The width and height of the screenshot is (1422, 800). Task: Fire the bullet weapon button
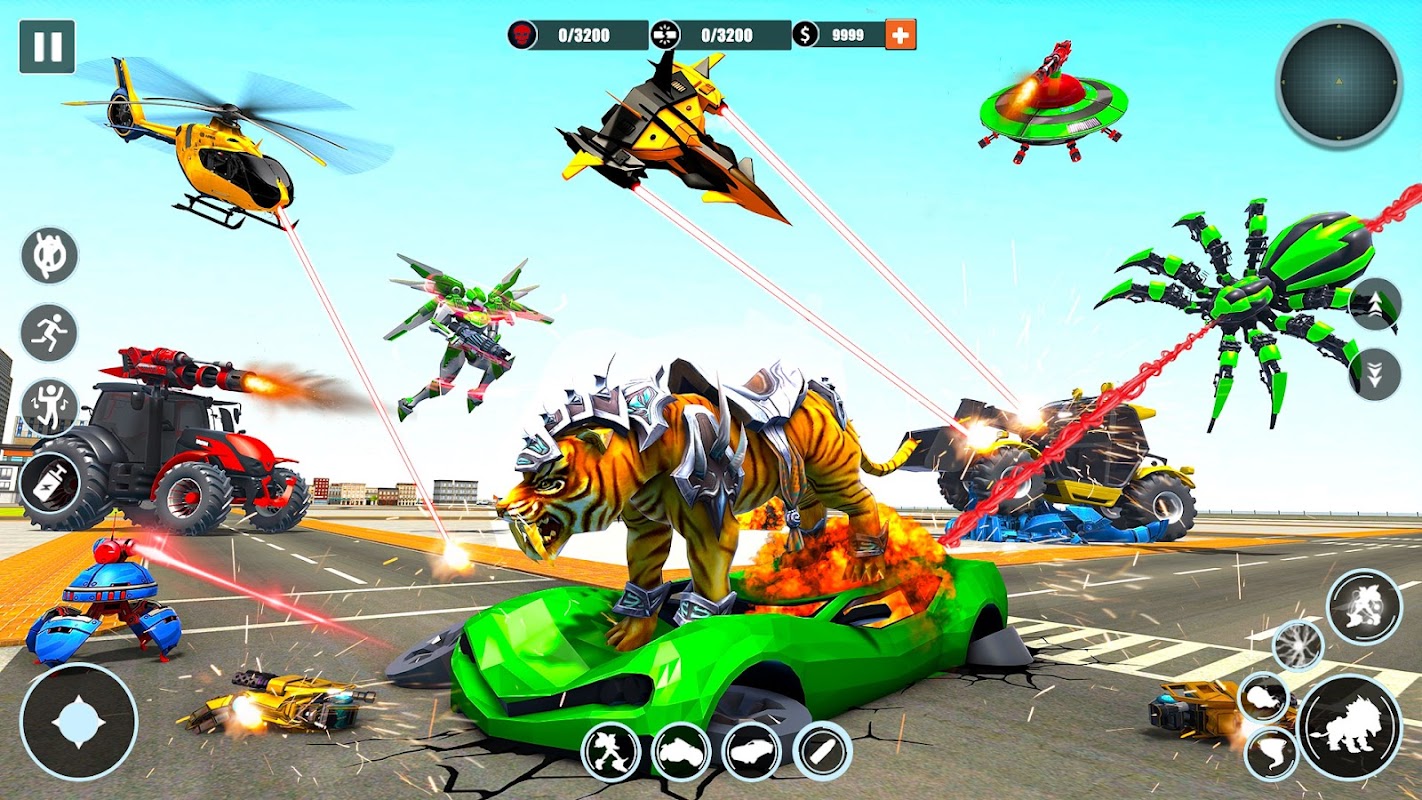coord(822,751)
